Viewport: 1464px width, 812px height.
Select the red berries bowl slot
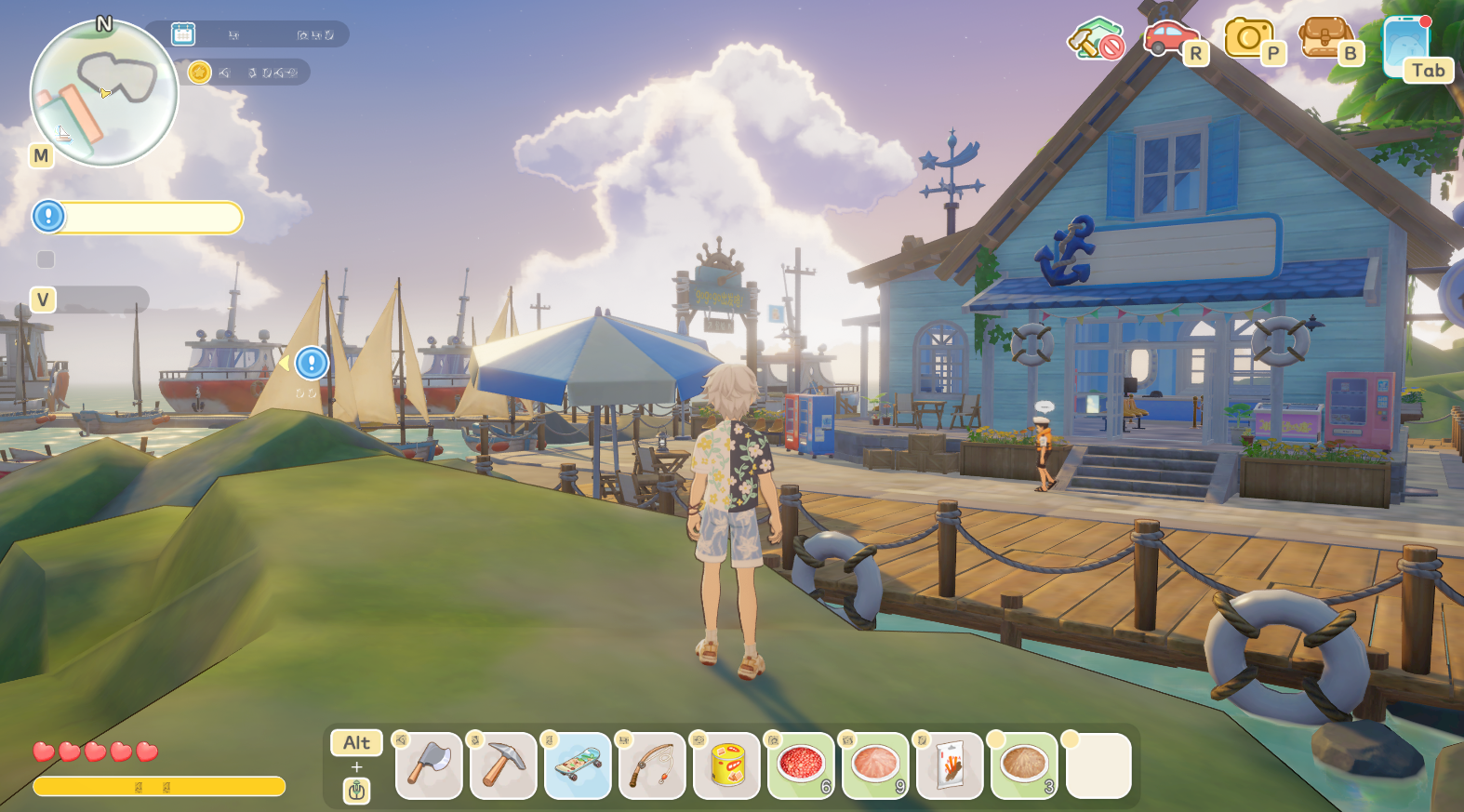[x=801, y=765]
